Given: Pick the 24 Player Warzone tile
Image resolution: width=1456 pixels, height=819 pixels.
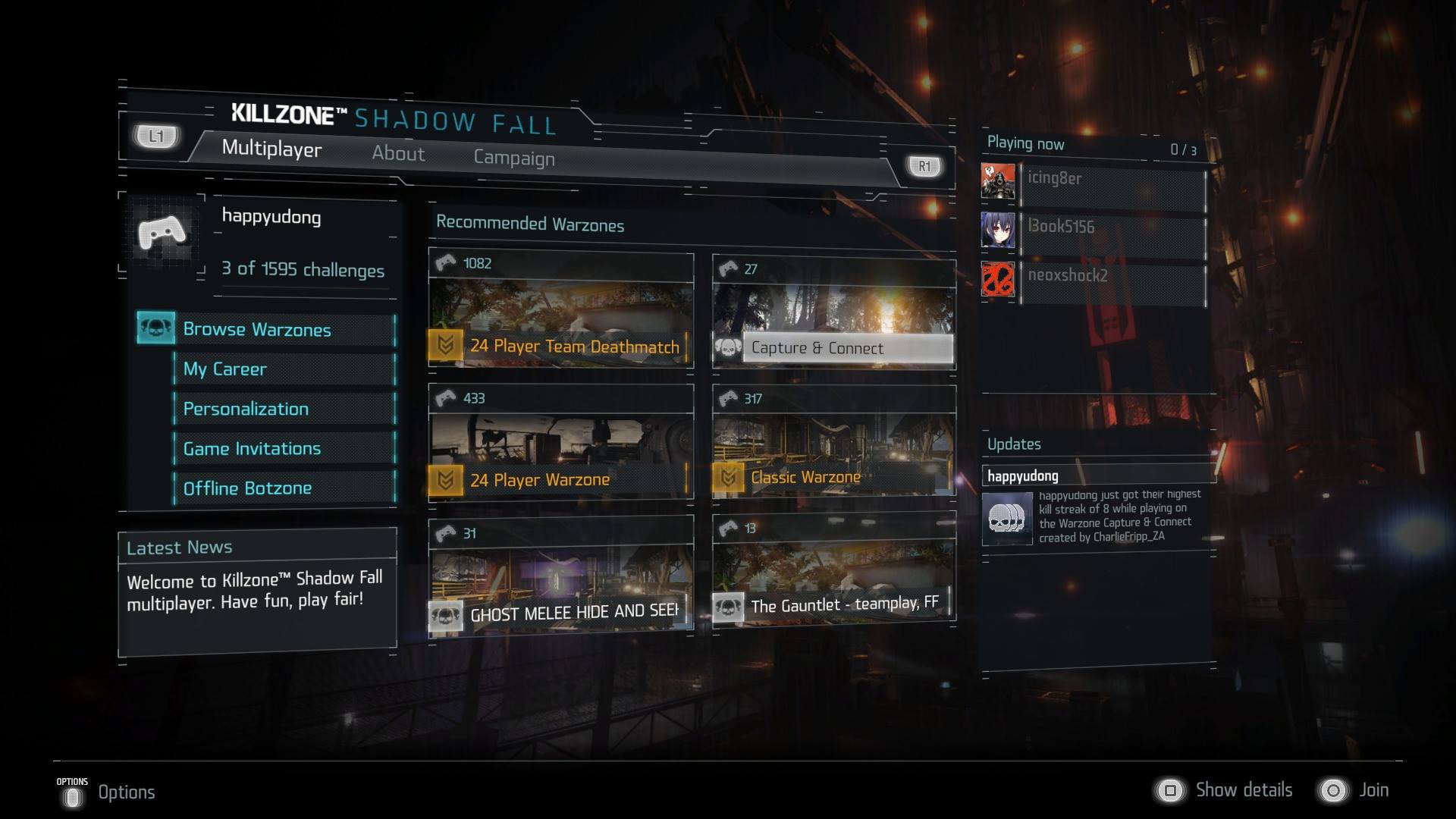Looking at the screenshot, I should tap(560, 444).
